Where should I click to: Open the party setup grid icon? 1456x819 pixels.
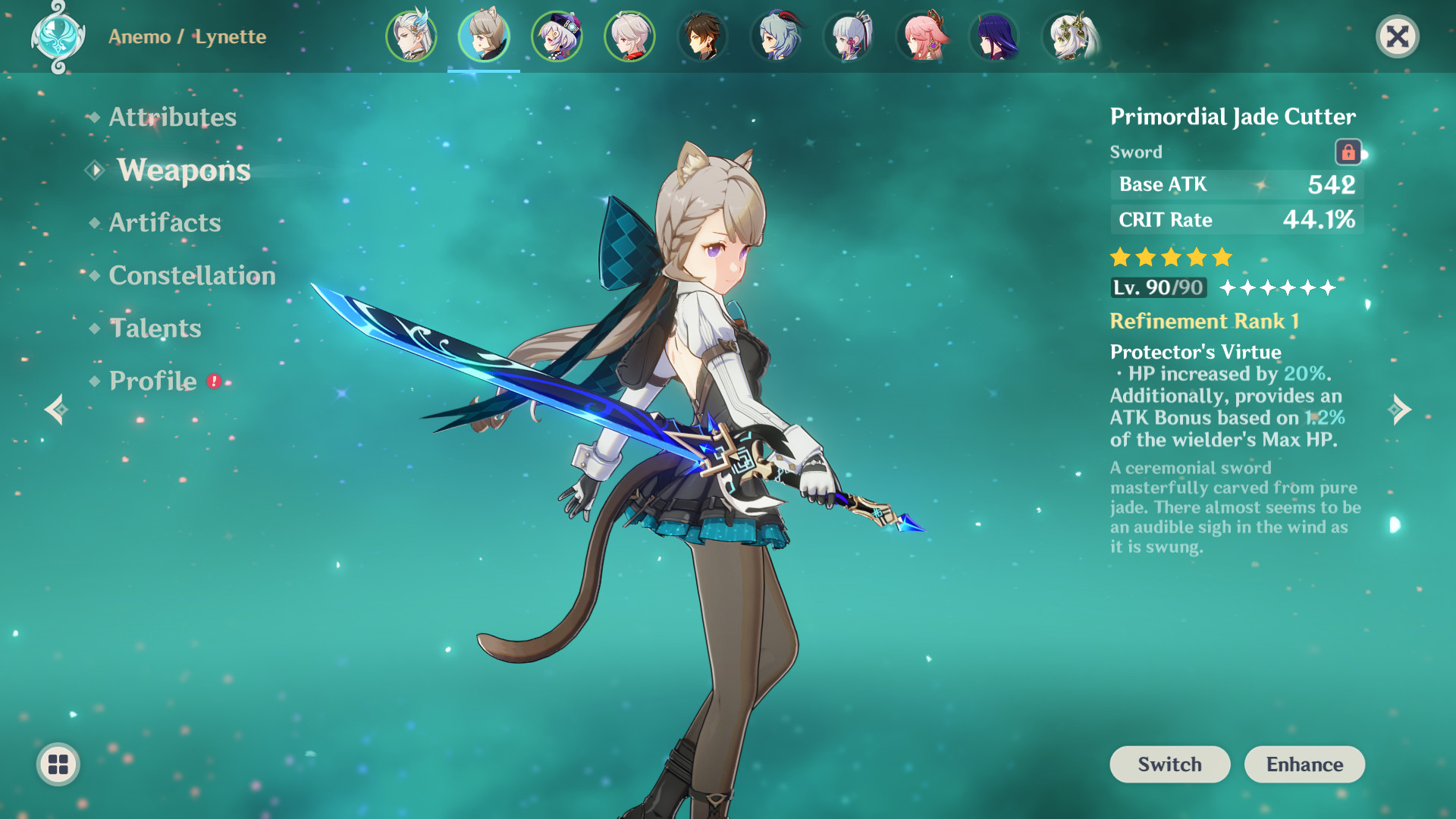(57, 764)
